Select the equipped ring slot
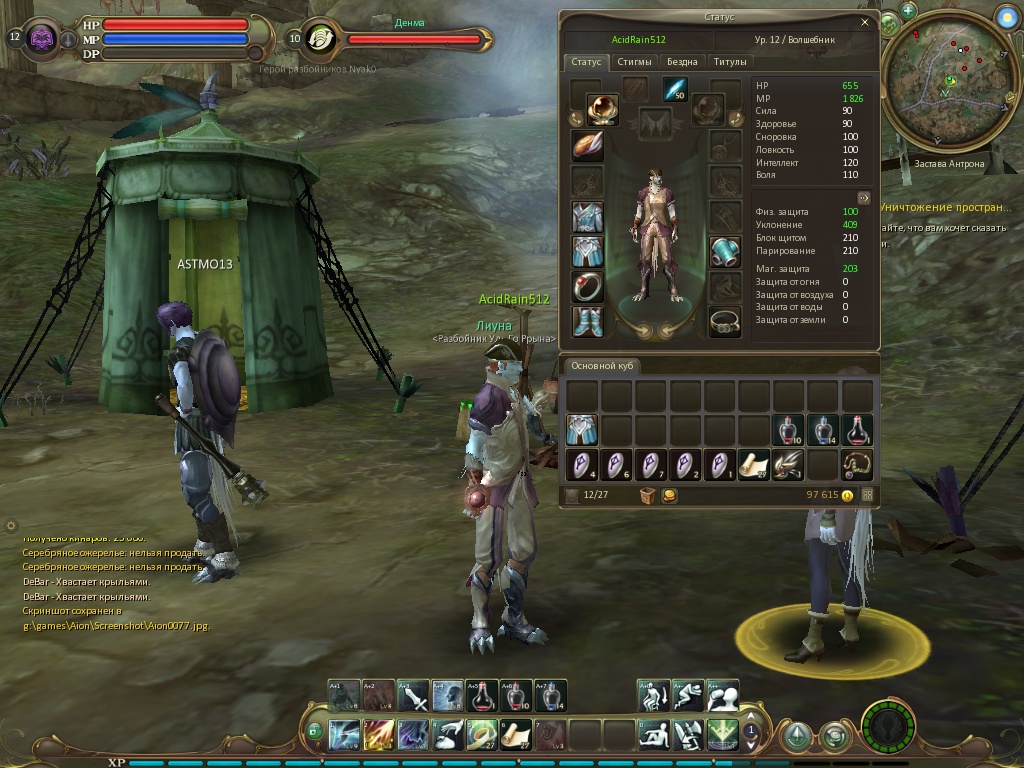The image size is (1024, 768). tap(587, 286)
